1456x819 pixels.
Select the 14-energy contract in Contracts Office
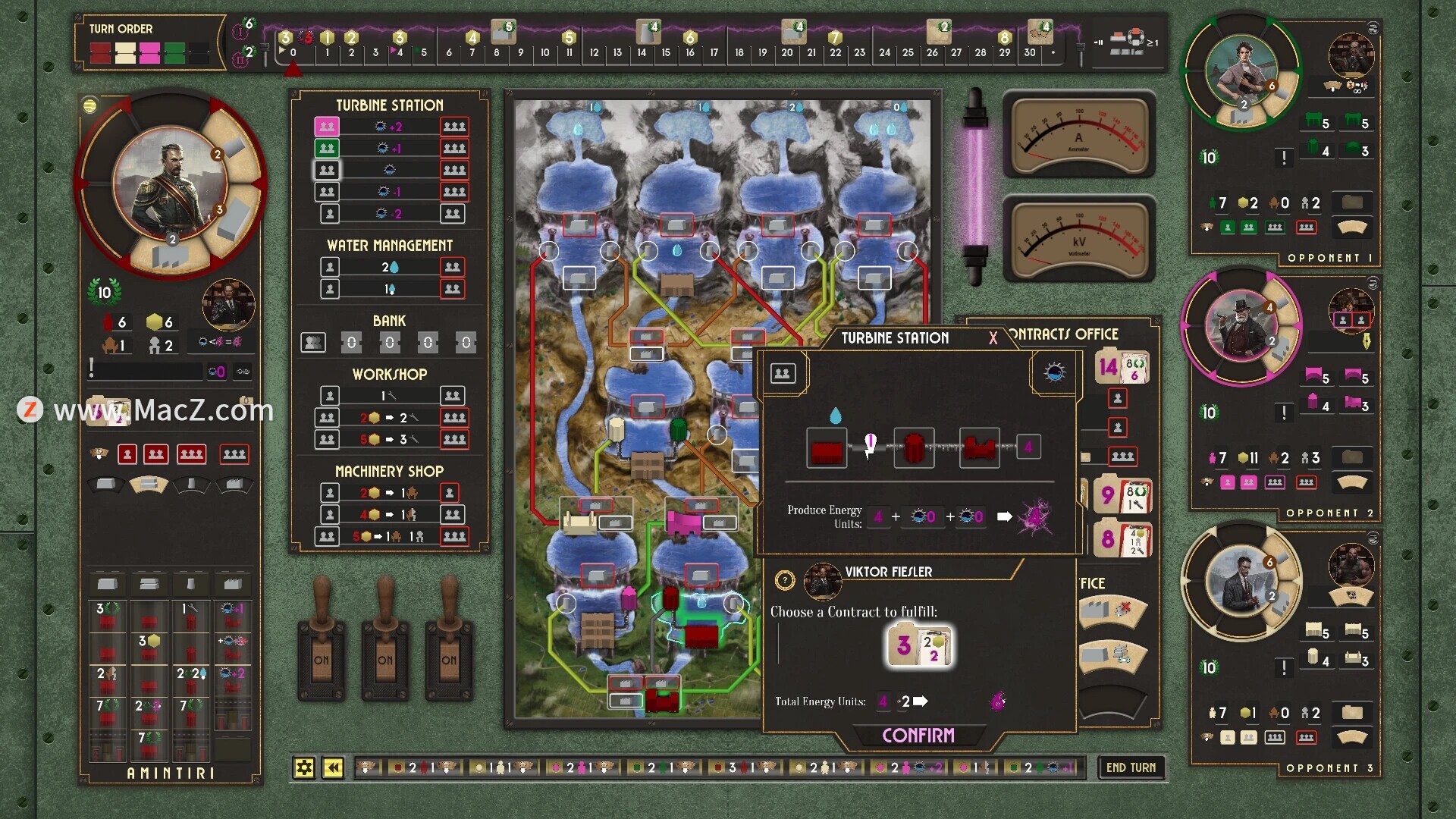tap(1122, 368)
